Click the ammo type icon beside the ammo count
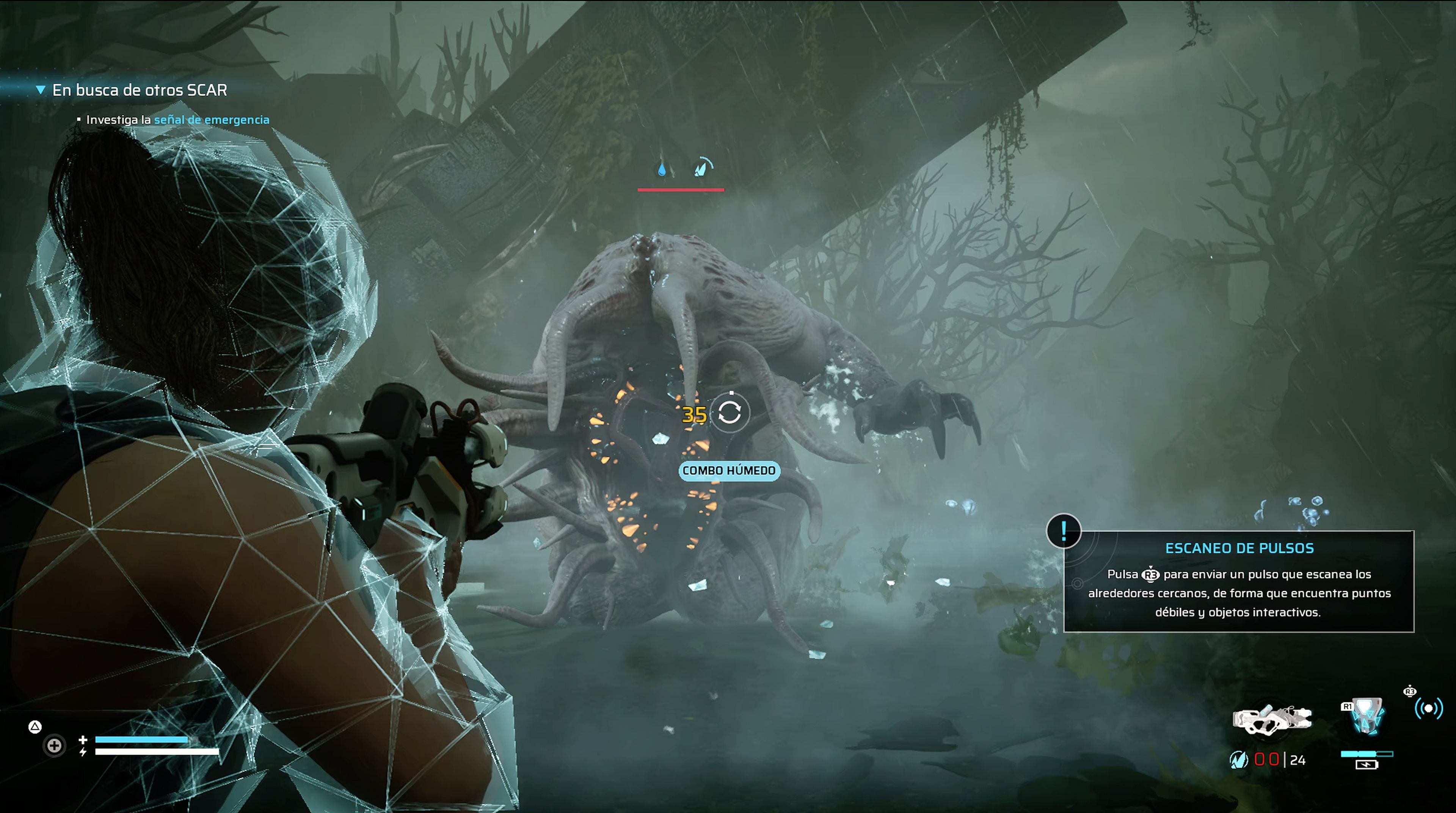This screenshot has width=1456, height=813. 1238,760
